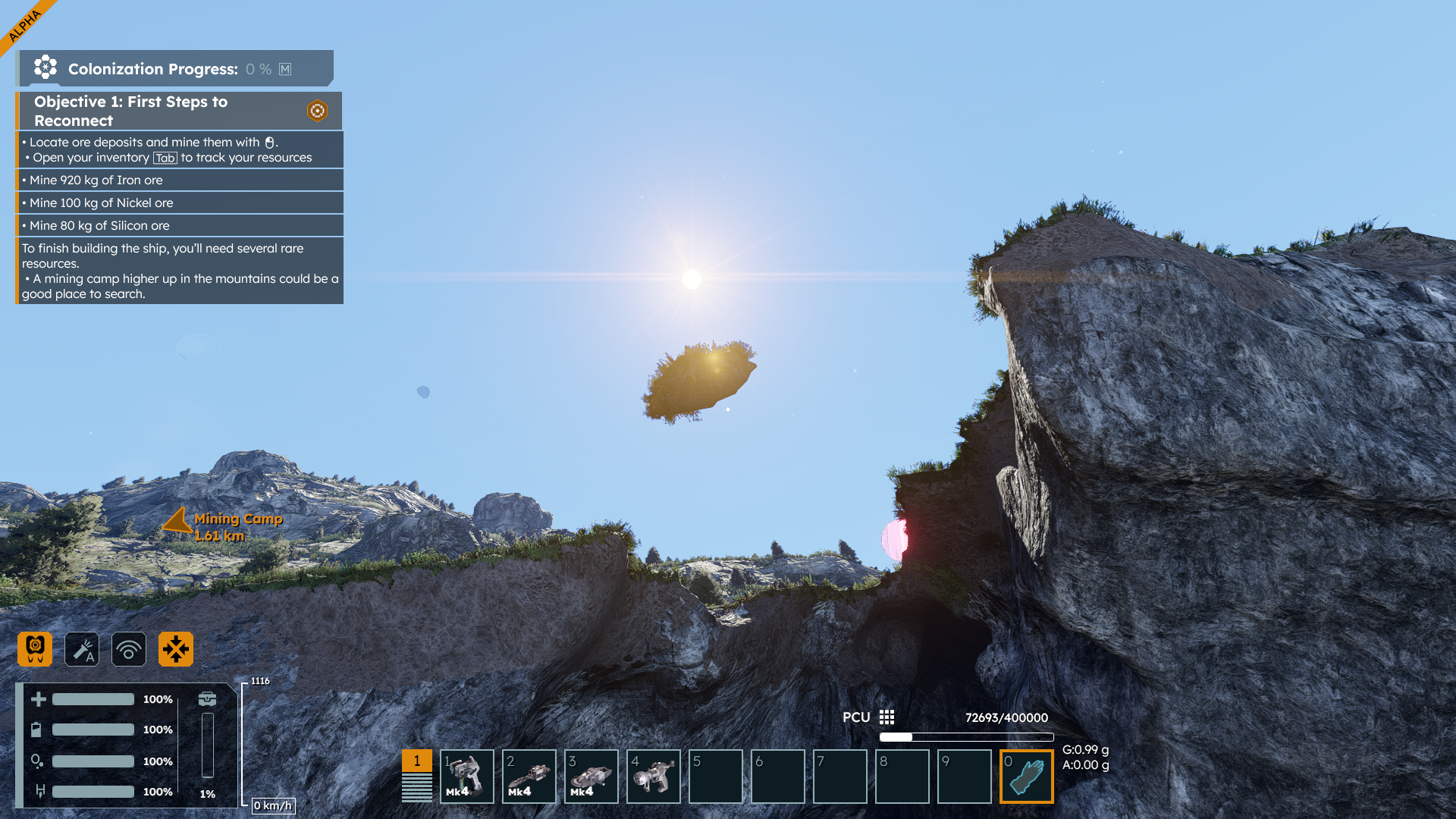The width and height of the screenshot is (1456, 819).
Task: Choose the handheld gun tool in slot 4
Action: (654, 777)
